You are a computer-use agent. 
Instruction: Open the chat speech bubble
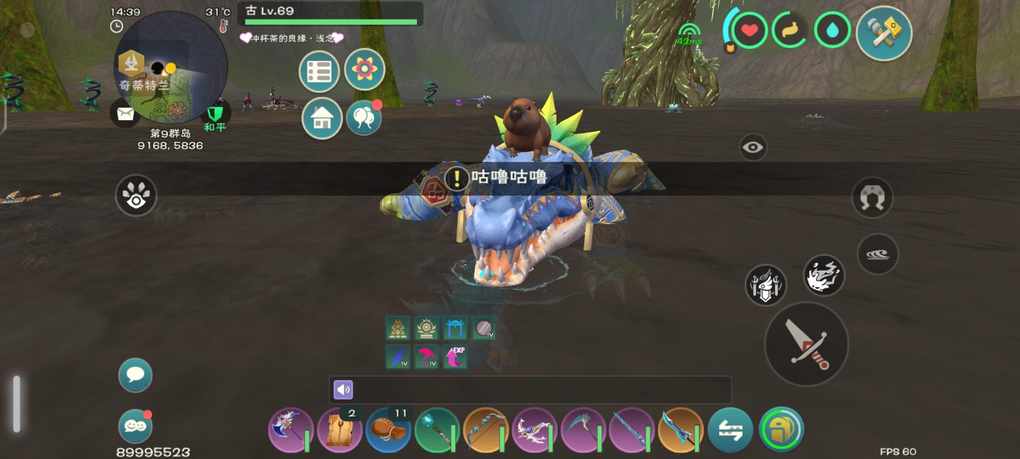pos(135,375)
